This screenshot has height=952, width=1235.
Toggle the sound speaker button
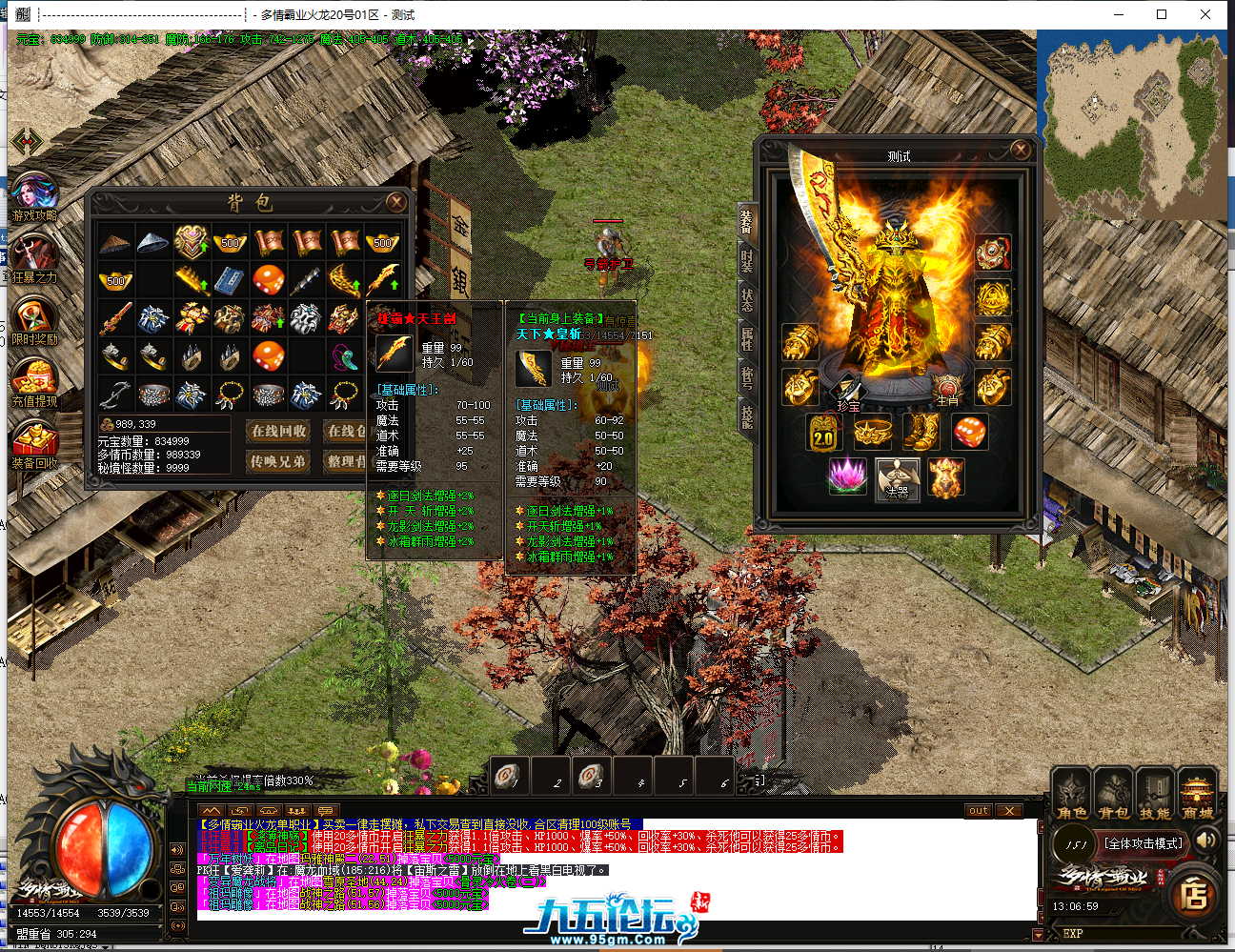point(1206,841)
